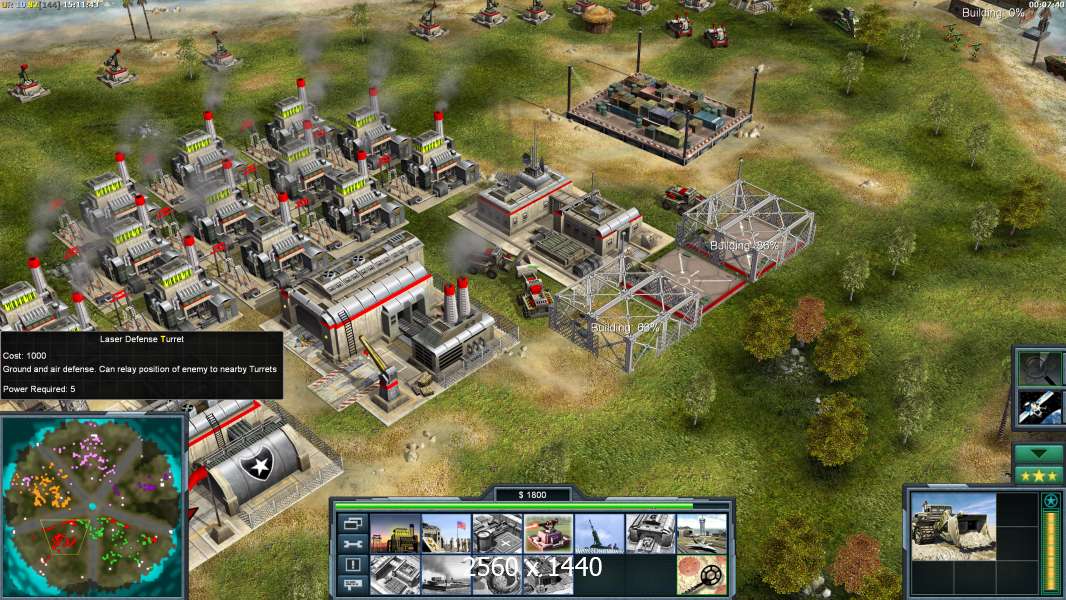Viewport: 1066px width, 600px height.
Task: Choose the barracks with American flag icon
Action: pos(446,534)
